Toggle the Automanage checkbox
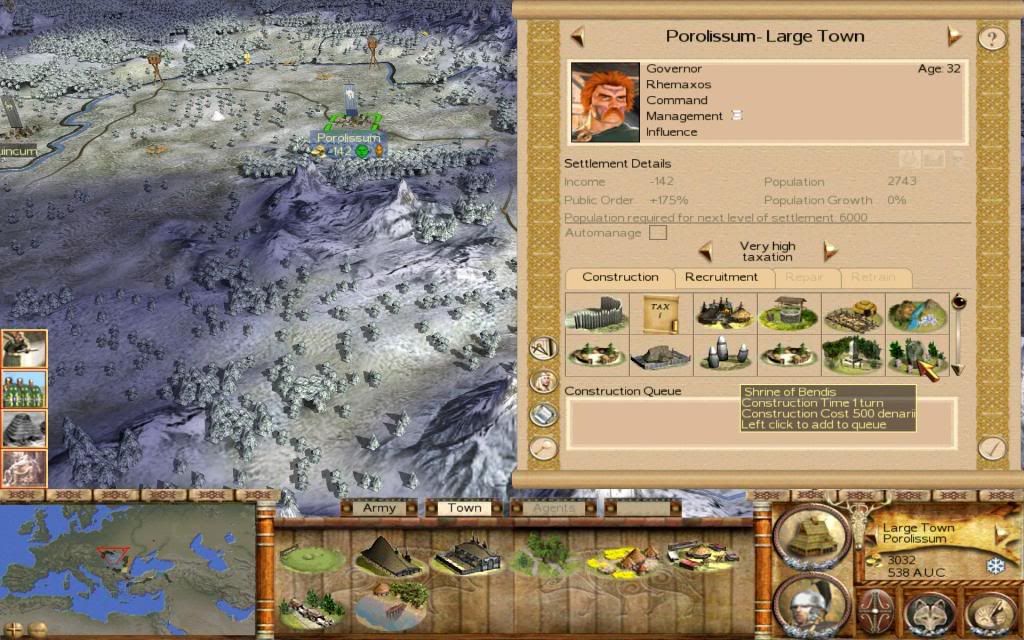Image resolution: width=1024 pixels, height=640 pixels. (657, 233)
